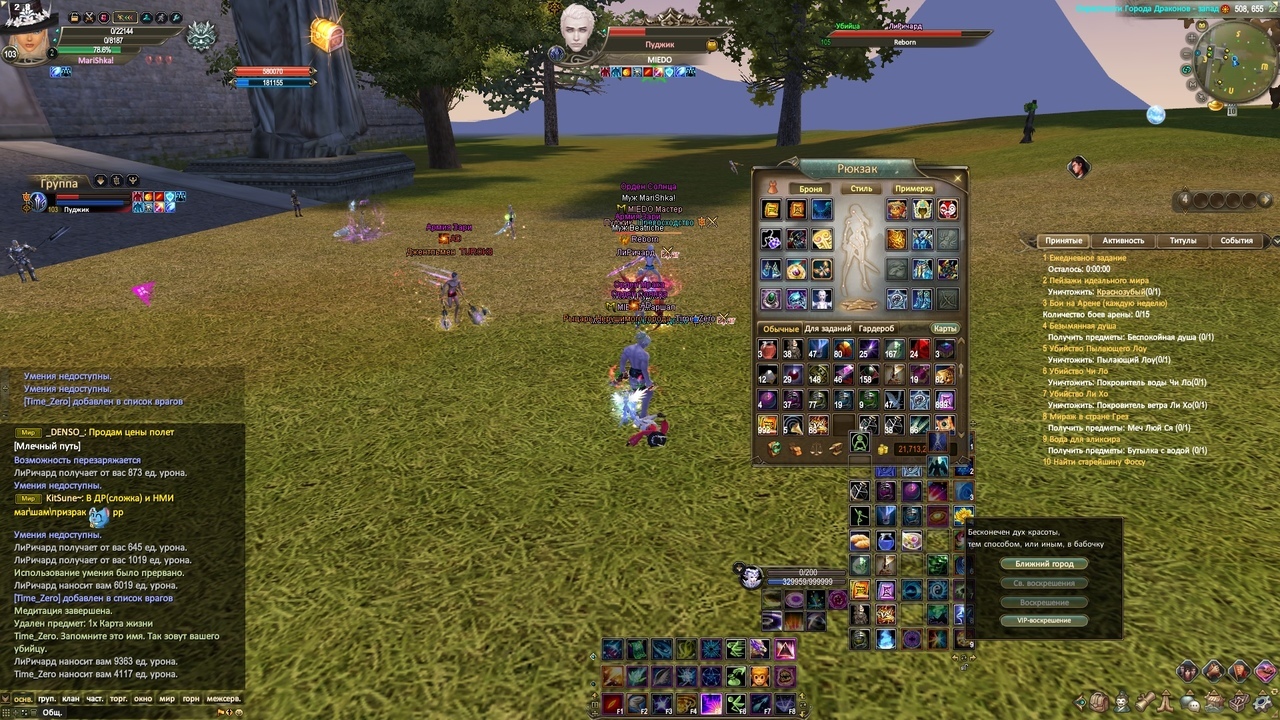Select the "клан" chat channel tab
The image size is (1280, 720).
[71, 699]
